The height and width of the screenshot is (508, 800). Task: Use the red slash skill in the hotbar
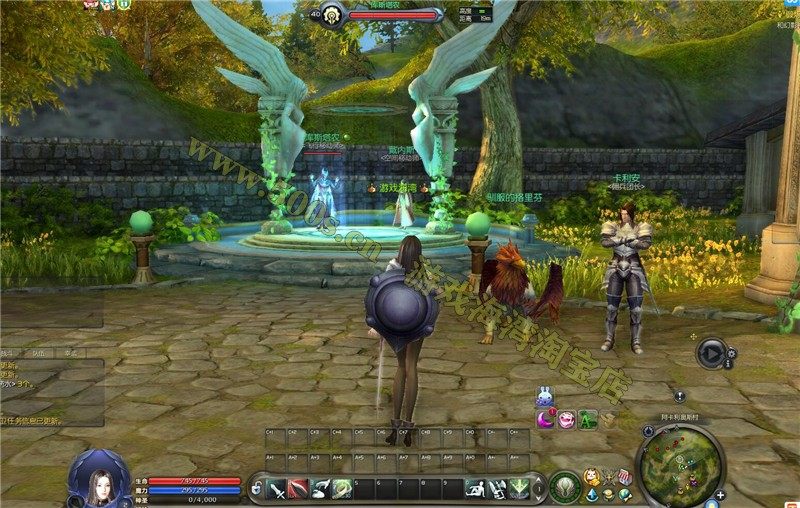click(299, 488)
